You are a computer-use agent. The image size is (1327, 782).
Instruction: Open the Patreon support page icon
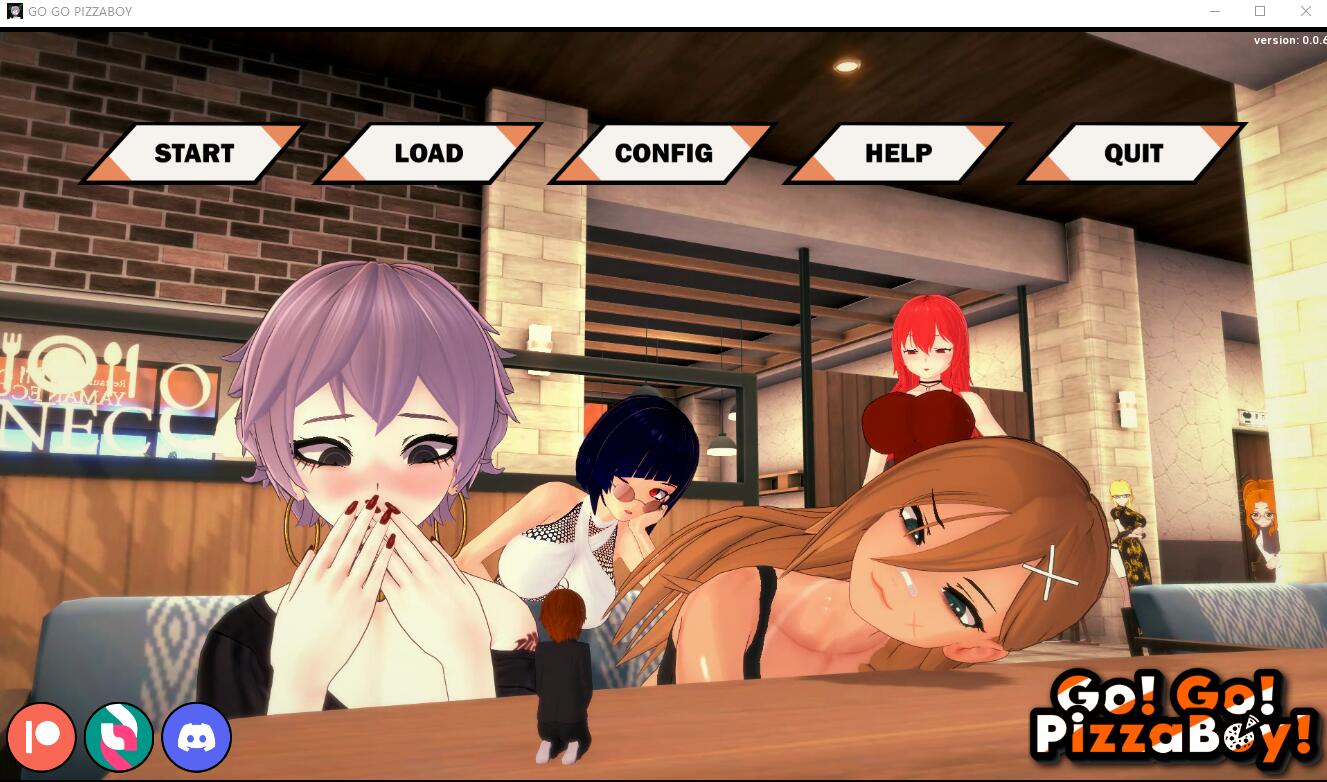pos(42,737)
